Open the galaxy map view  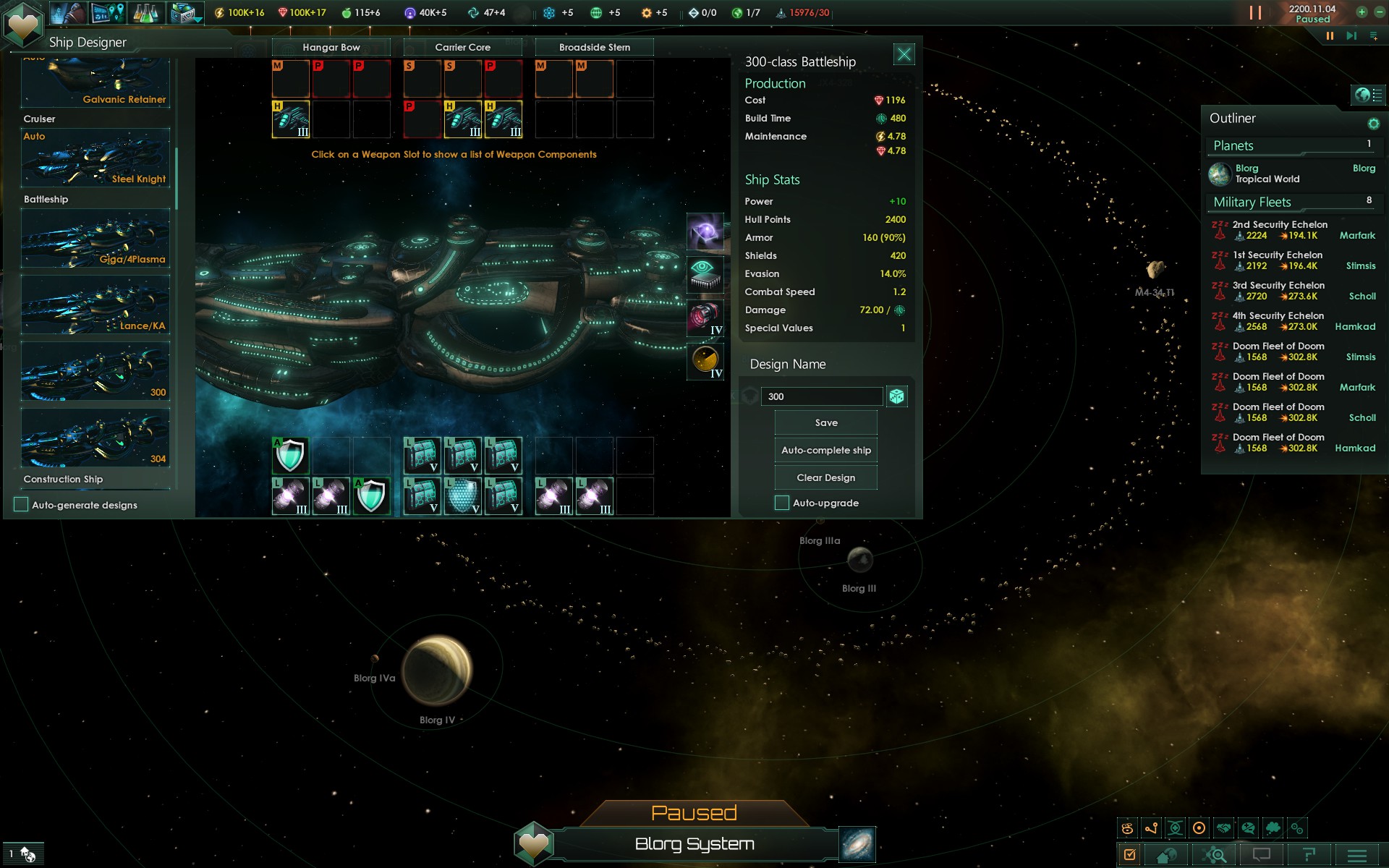(x=857, y=844)
